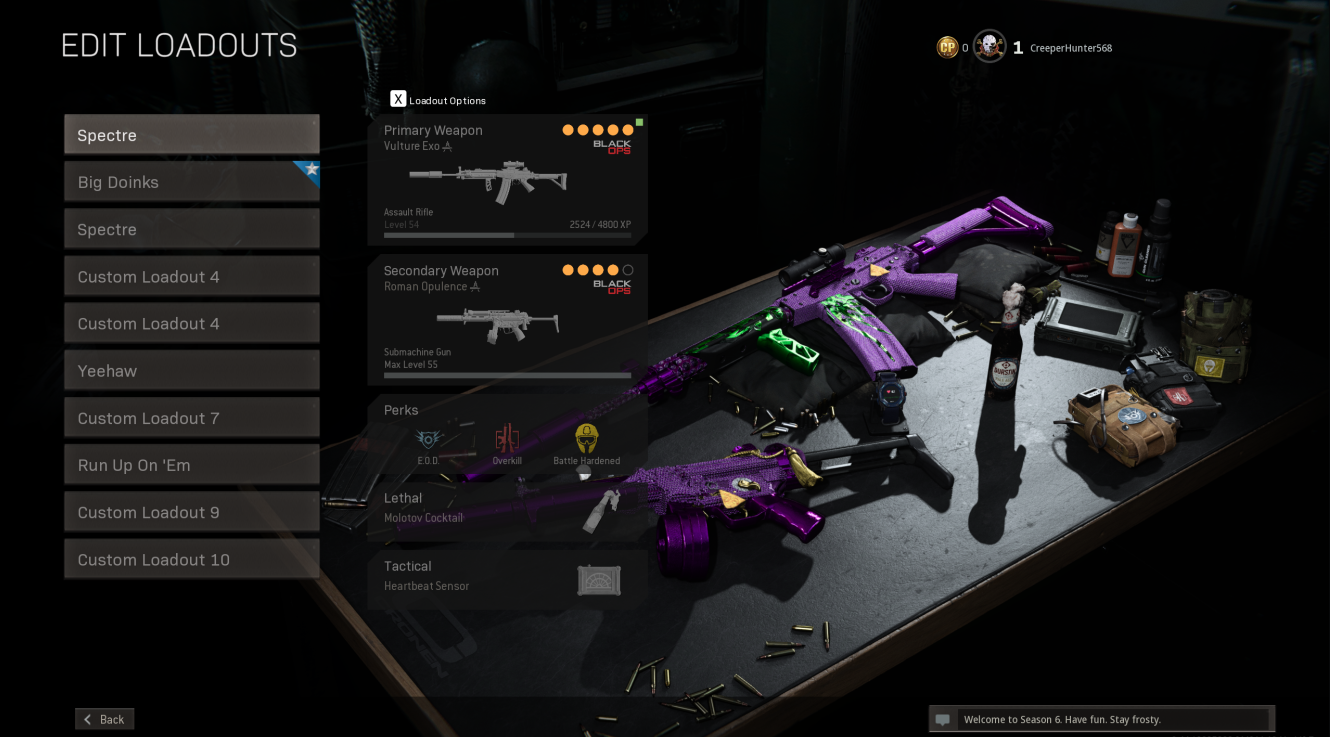This screenshot has height=737, width=1330.
Task: Edit the Vulture Exo primary weapon
Action: [507, 180]
